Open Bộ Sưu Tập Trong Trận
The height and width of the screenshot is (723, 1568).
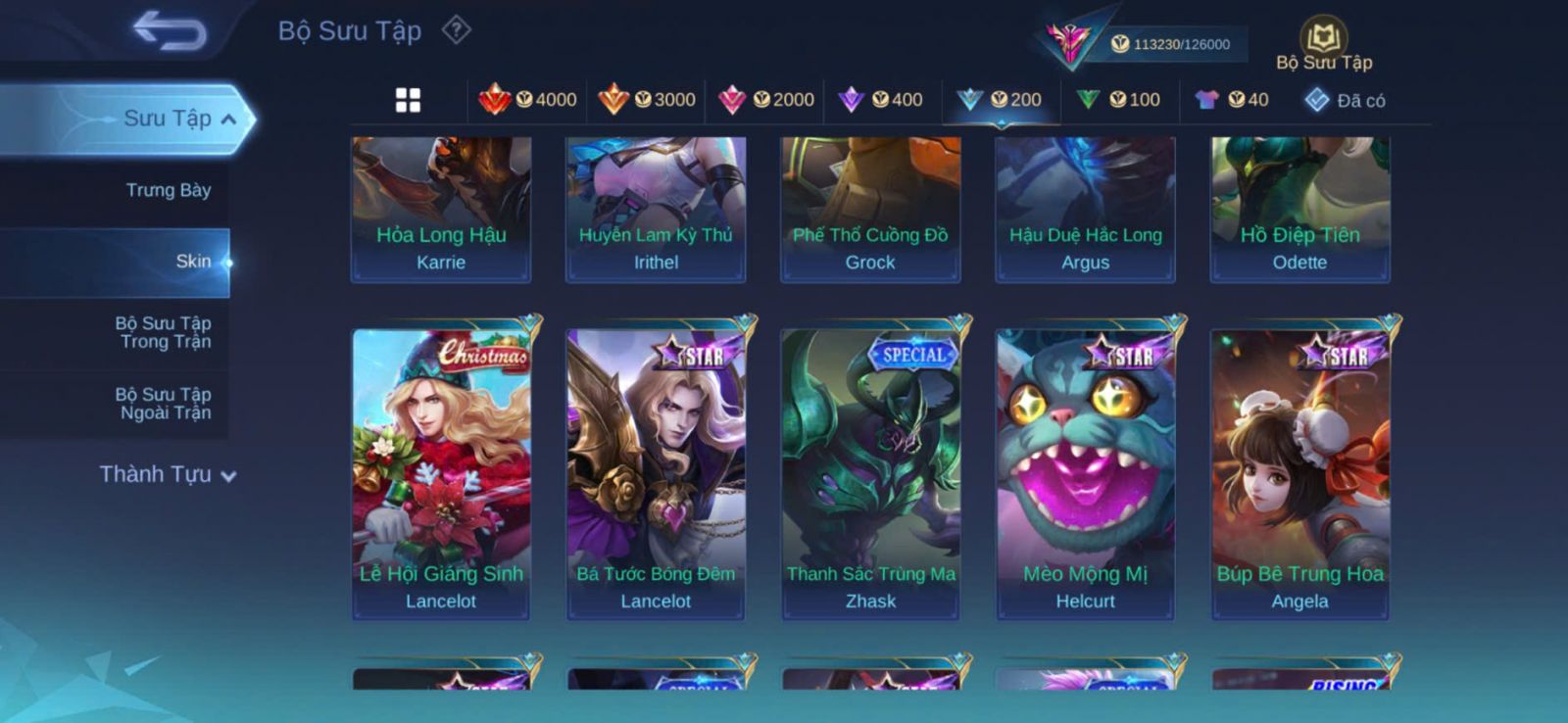[164, 332]
